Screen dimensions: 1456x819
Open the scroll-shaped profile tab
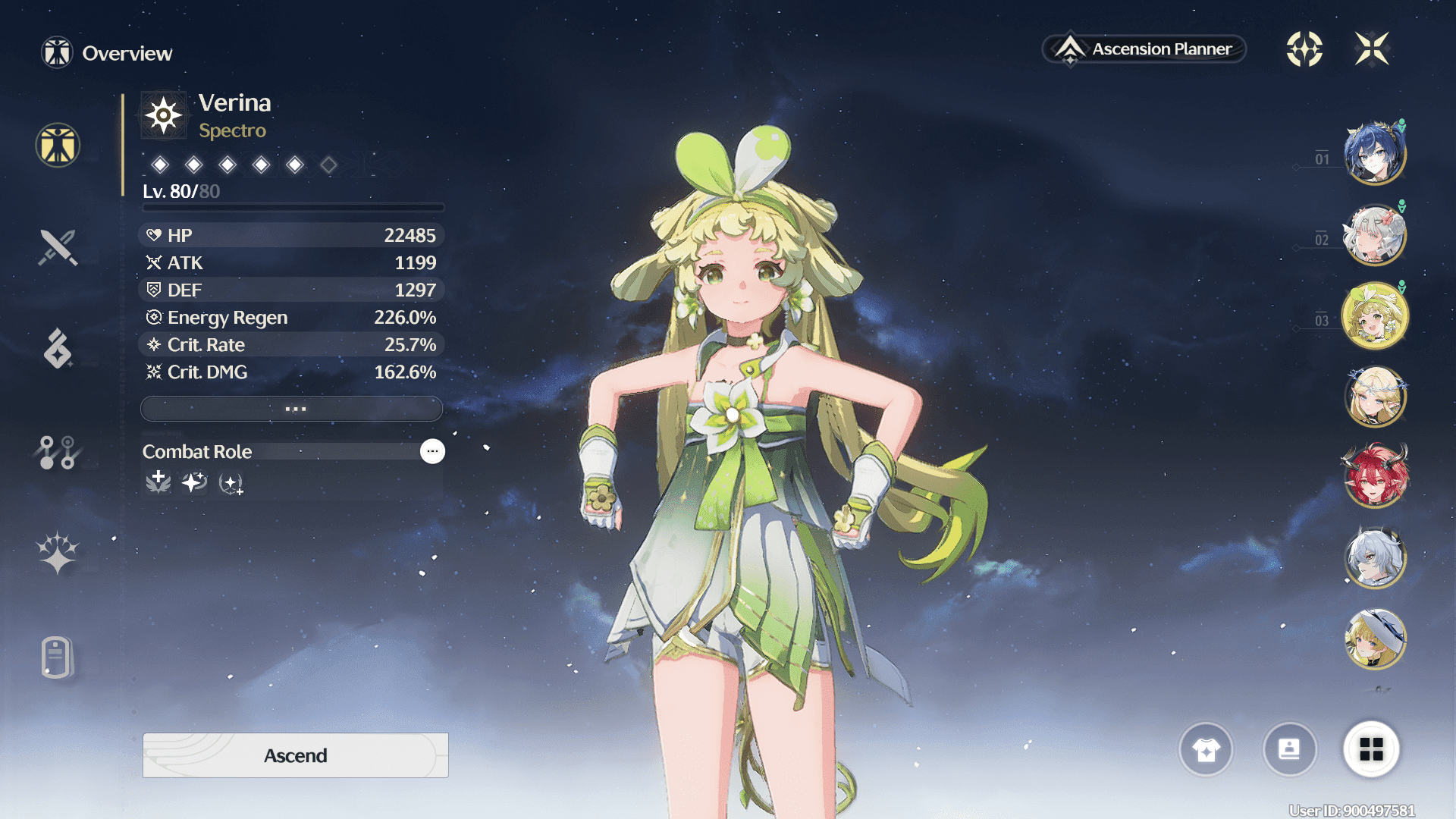[58, 657]
